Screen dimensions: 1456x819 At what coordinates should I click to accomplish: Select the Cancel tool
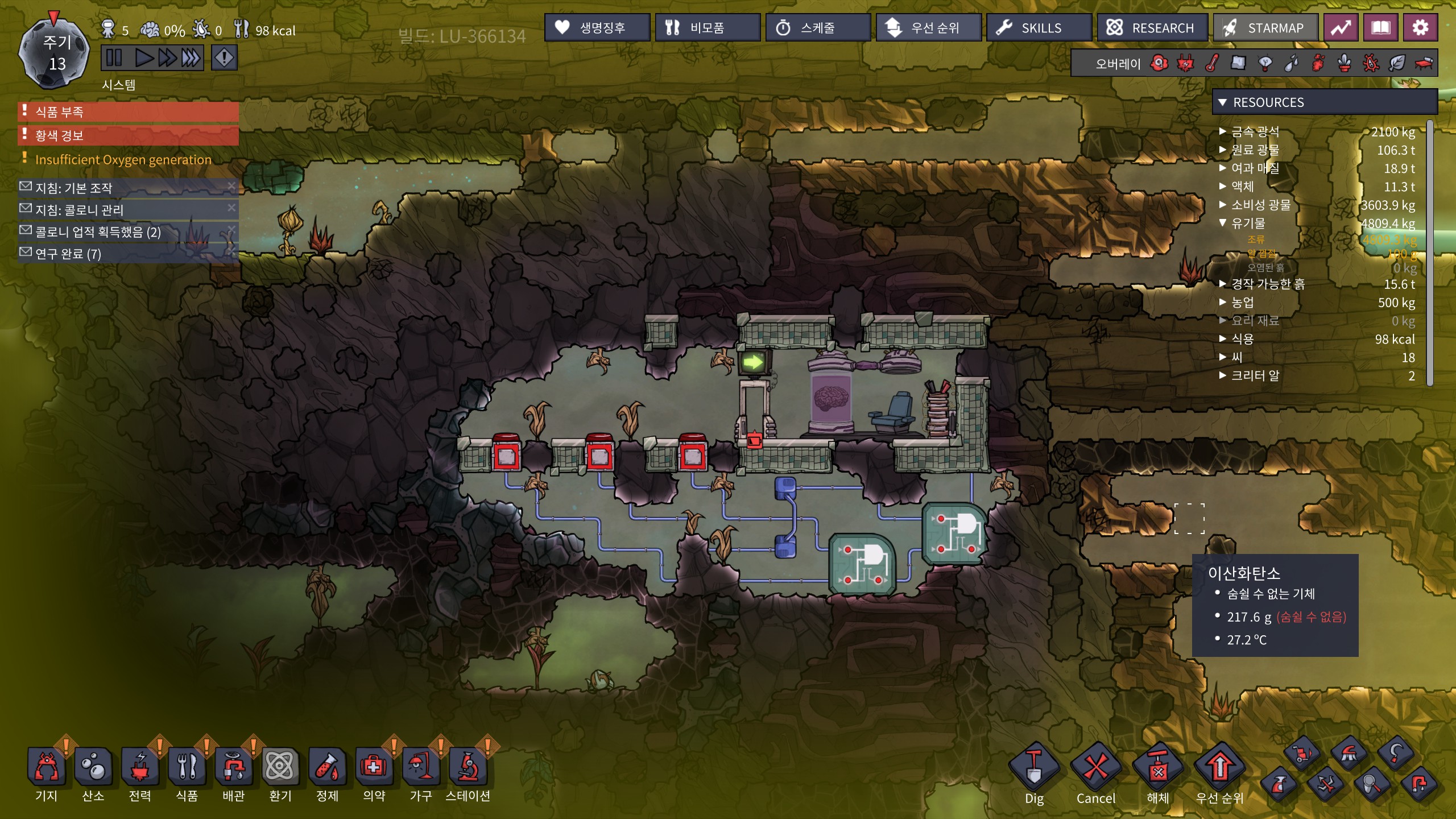(1095, 768)
